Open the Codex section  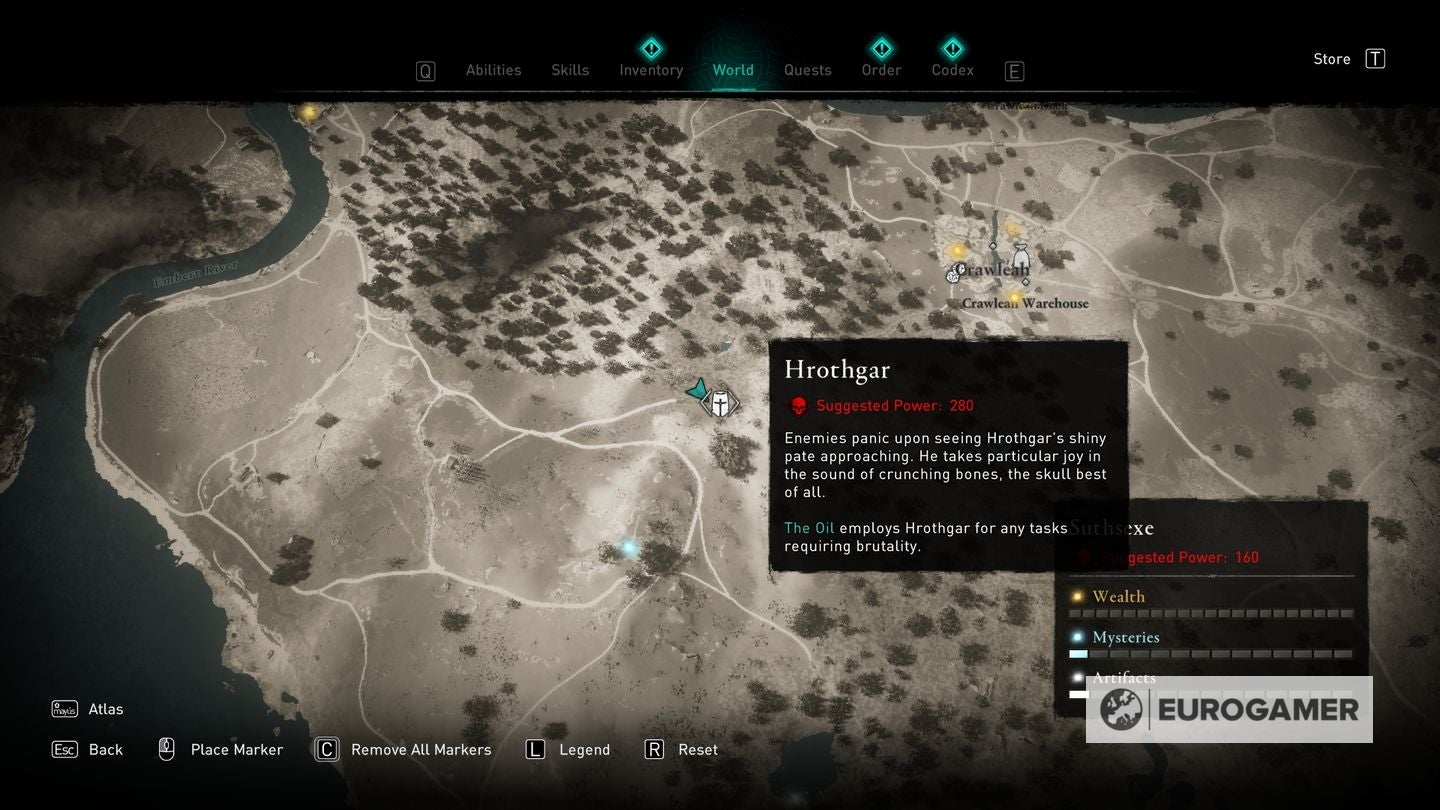(952, 70)
